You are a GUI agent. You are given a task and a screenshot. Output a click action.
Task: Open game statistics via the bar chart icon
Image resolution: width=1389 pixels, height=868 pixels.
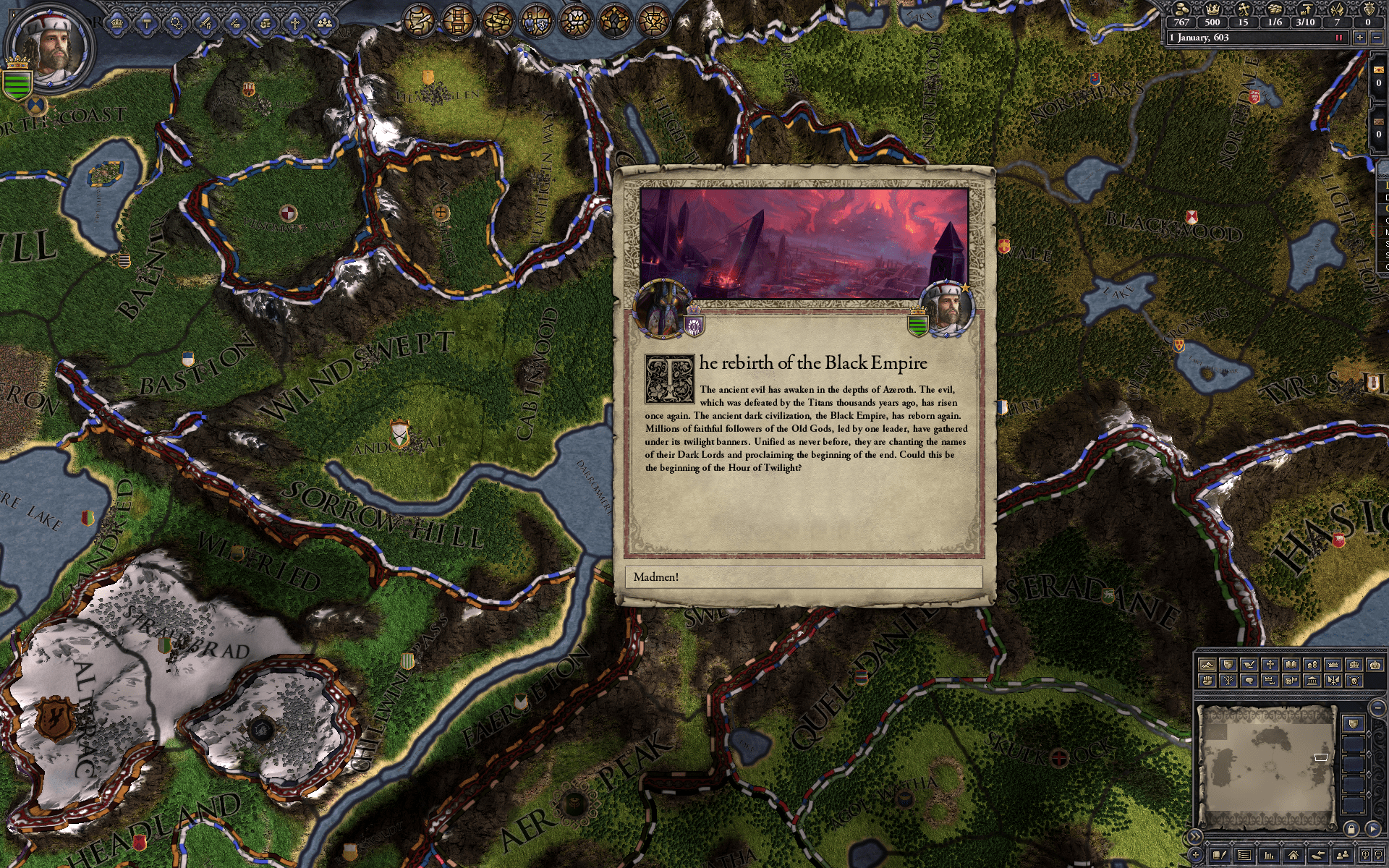point(1269,855)
